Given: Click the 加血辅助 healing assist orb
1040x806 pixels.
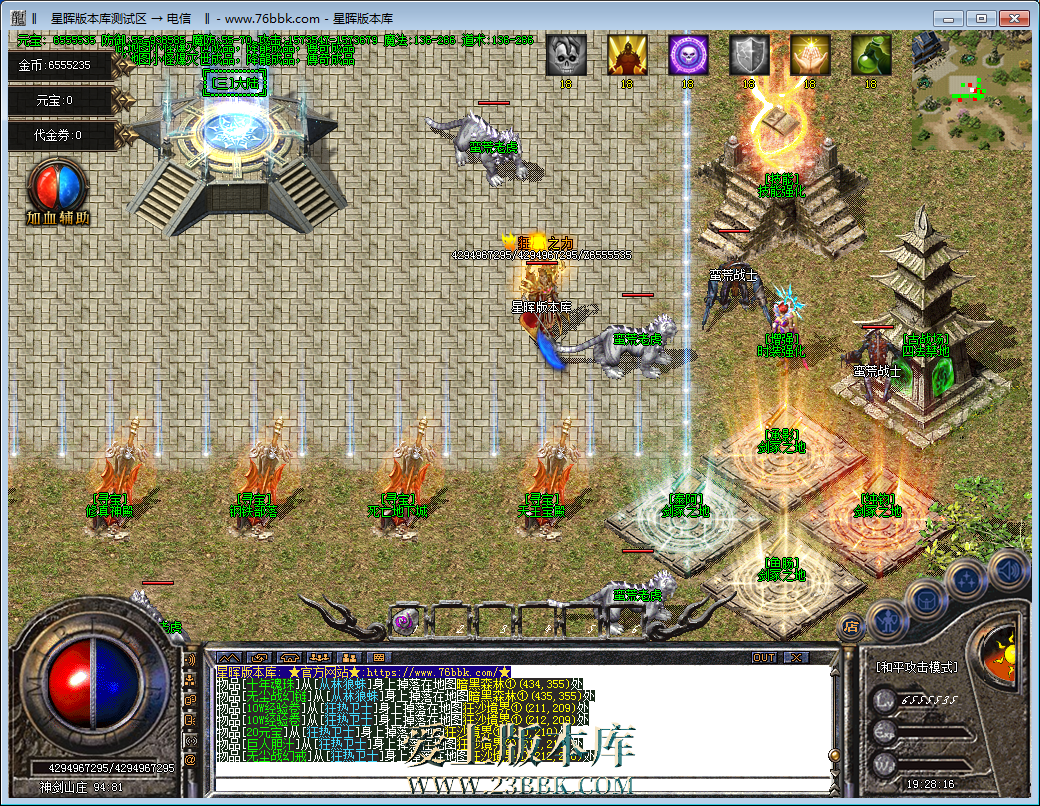Looking at the screenshot, I should click(58, 190).
